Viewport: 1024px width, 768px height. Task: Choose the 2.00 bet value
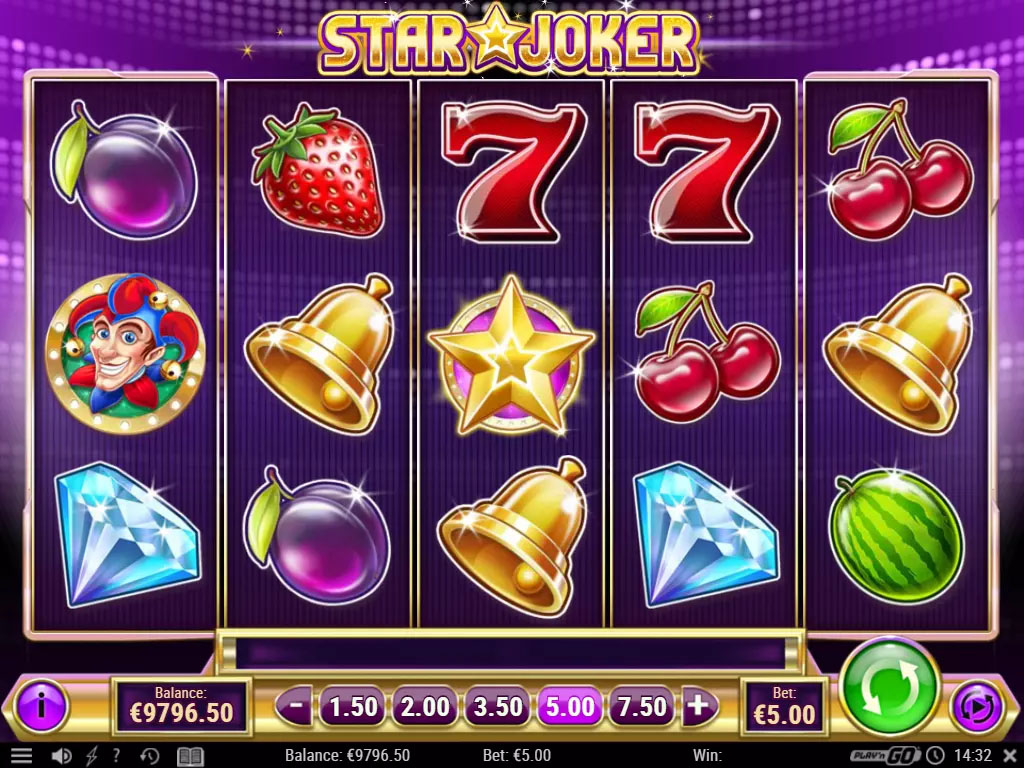[426, 707]
